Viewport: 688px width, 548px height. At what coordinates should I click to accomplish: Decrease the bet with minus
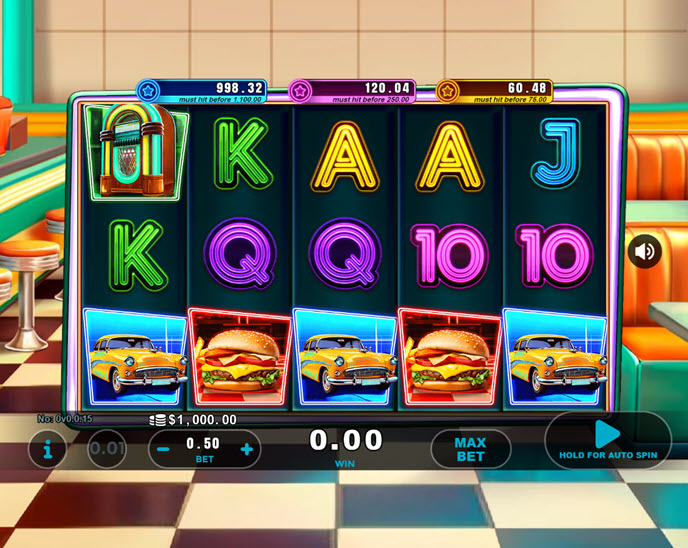click(163, 449)
